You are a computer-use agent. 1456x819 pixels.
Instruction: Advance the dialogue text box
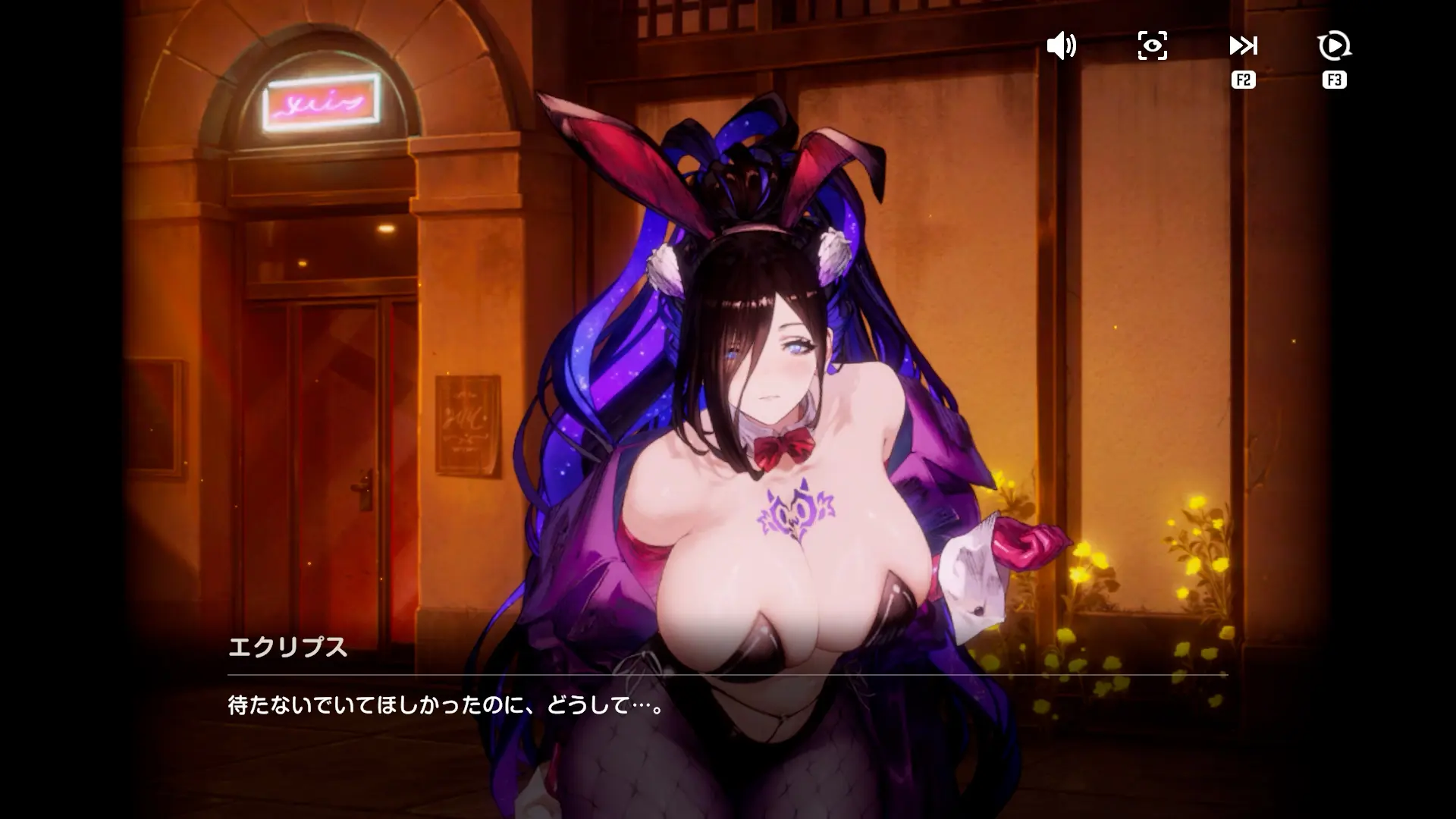[726, 706]
